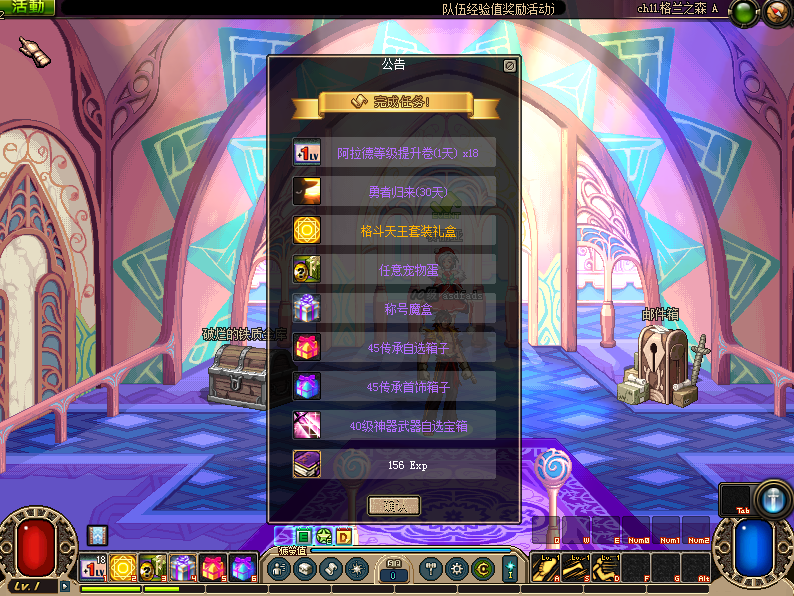Image resolution: width=794 pixels, height=596 pixels.
Task: Choose the 格斗天王套装礼盒 reward row
Action: coord(394,230)
